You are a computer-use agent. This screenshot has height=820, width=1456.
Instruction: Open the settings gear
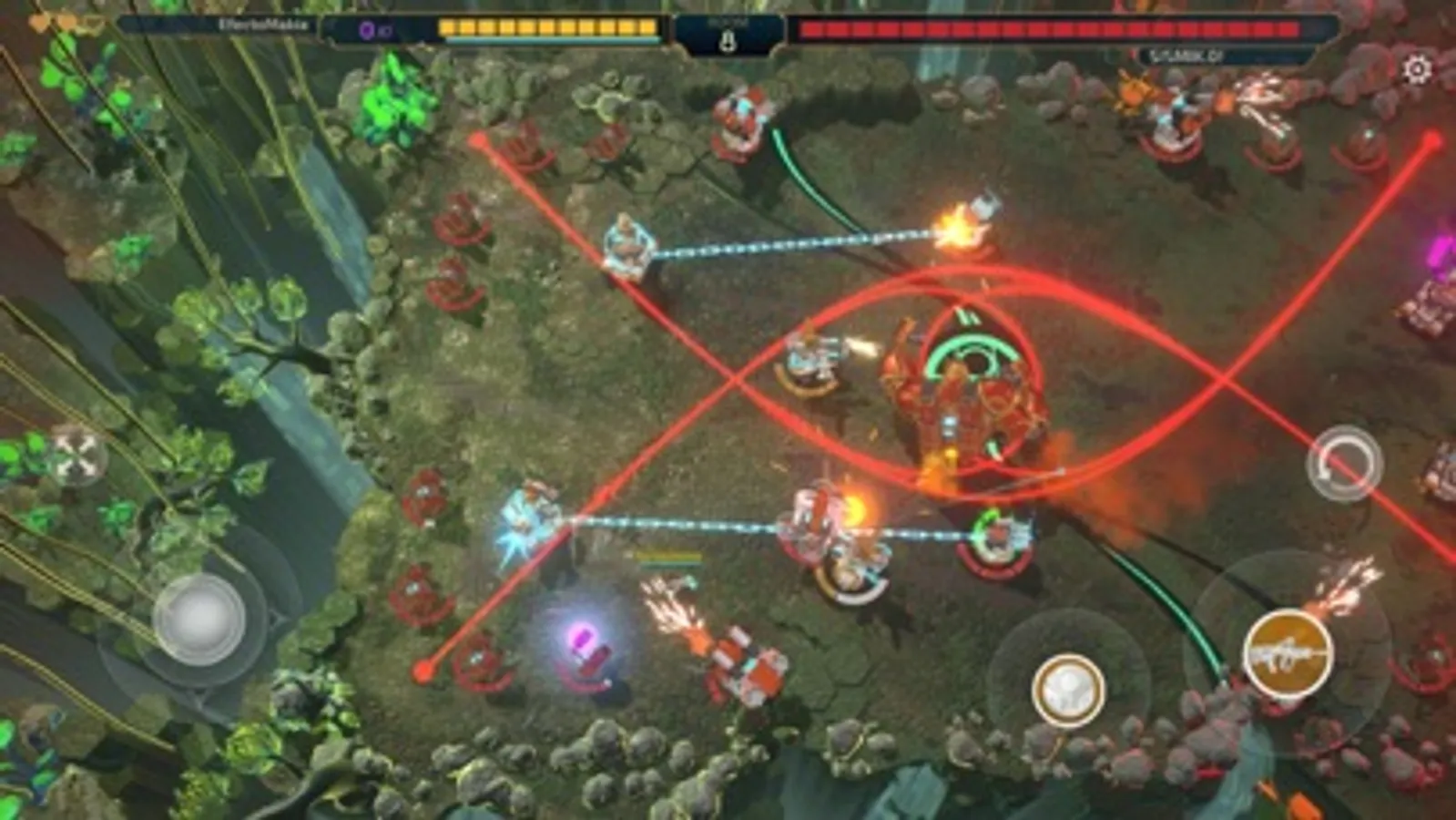pos(1417,67)
